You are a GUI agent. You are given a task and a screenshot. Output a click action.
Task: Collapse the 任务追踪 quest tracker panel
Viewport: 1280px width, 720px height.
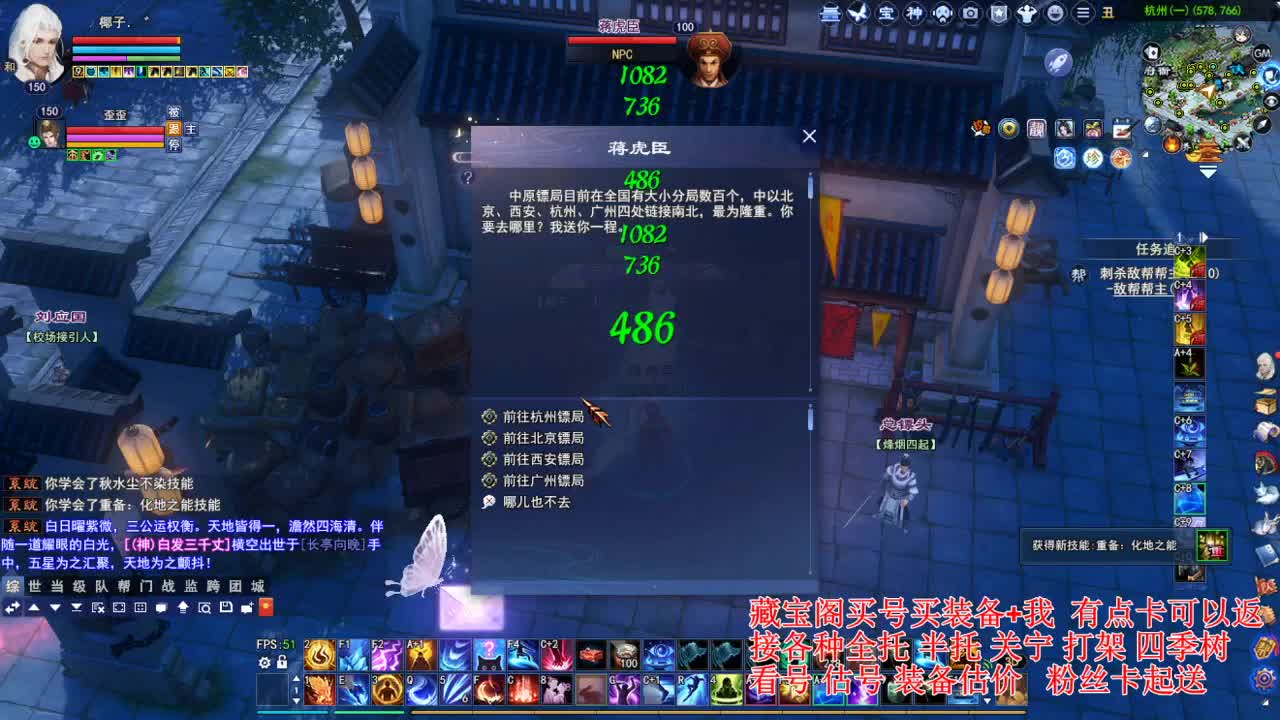[x=1206, y=237]
